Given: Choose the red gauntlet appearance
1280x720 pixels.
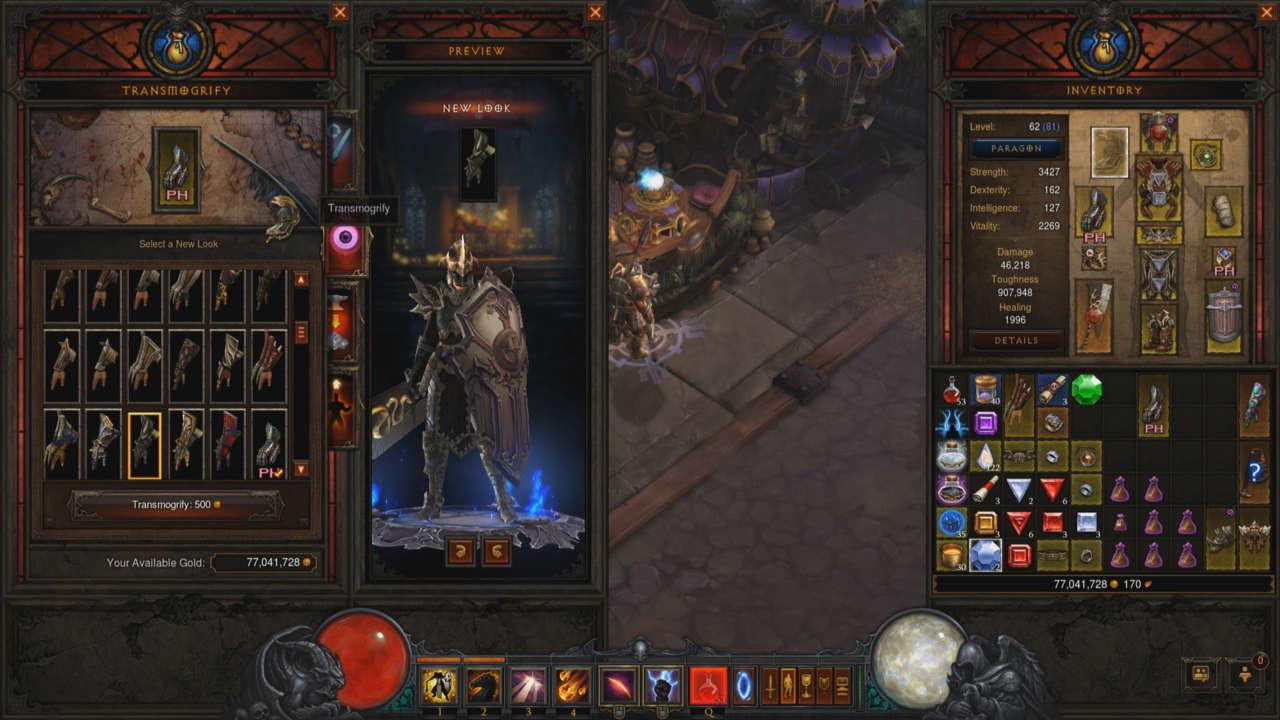Looking at the screenshot, I should click(228, 440).
